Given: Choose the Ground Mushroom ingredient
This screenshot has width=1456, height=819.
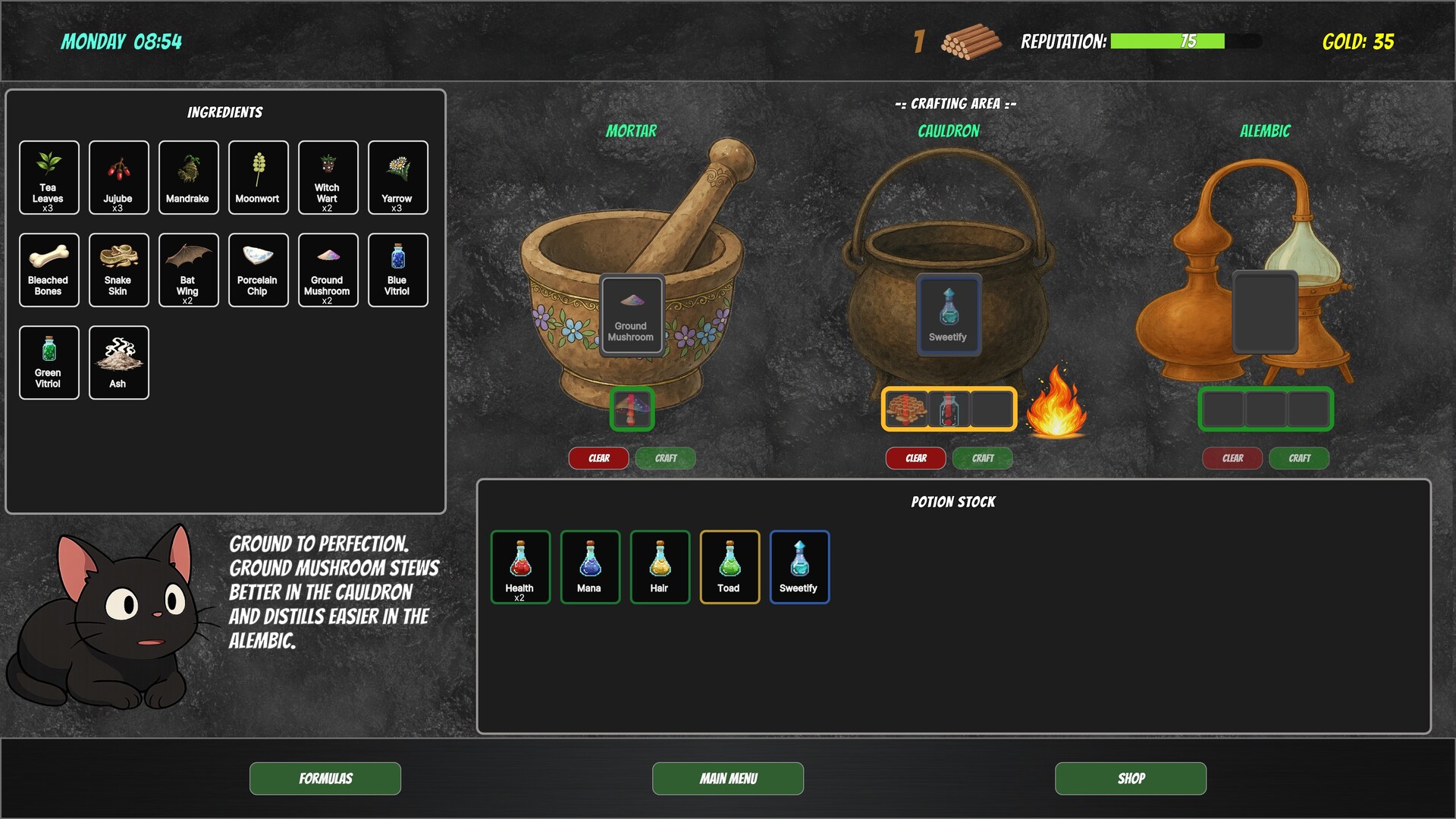Looking at the screenshot, I should click(328, 270).
